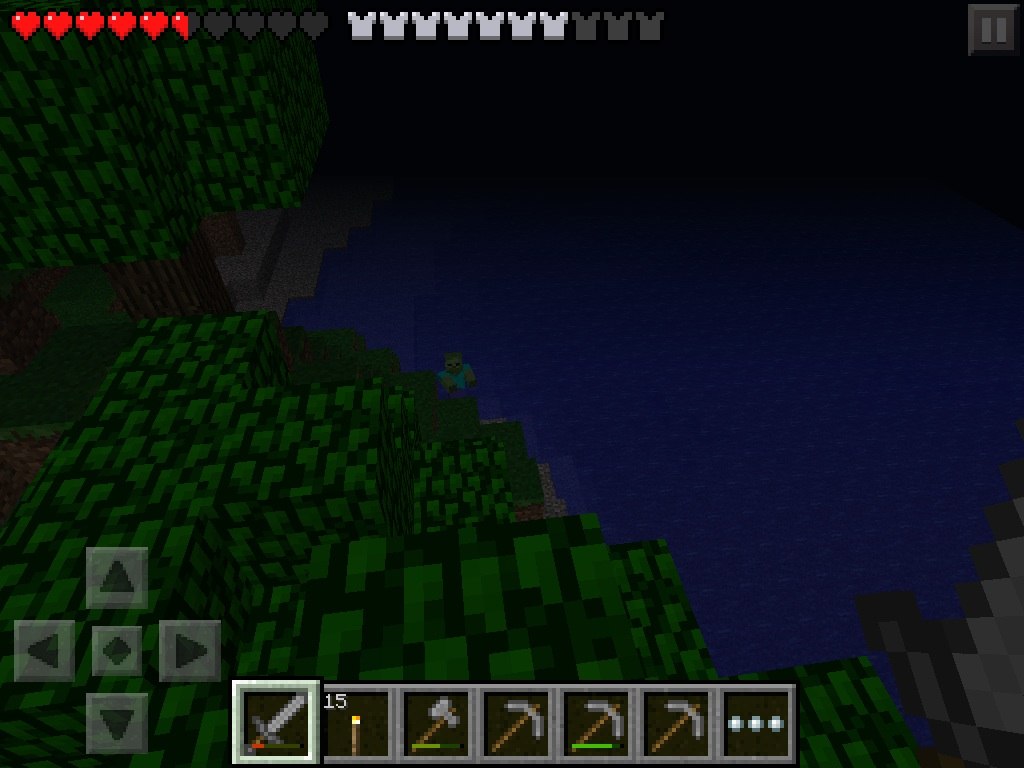Pause the game with the pause button

click(993, 30)
